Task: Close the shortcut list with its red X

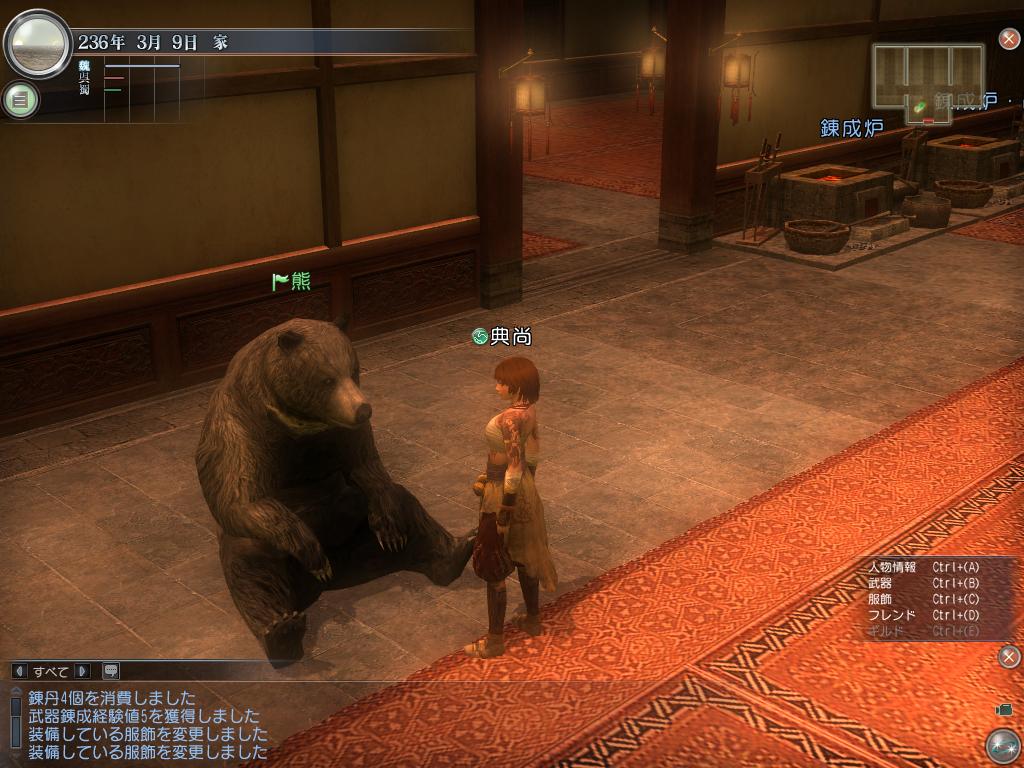Action: [1009, 656]
